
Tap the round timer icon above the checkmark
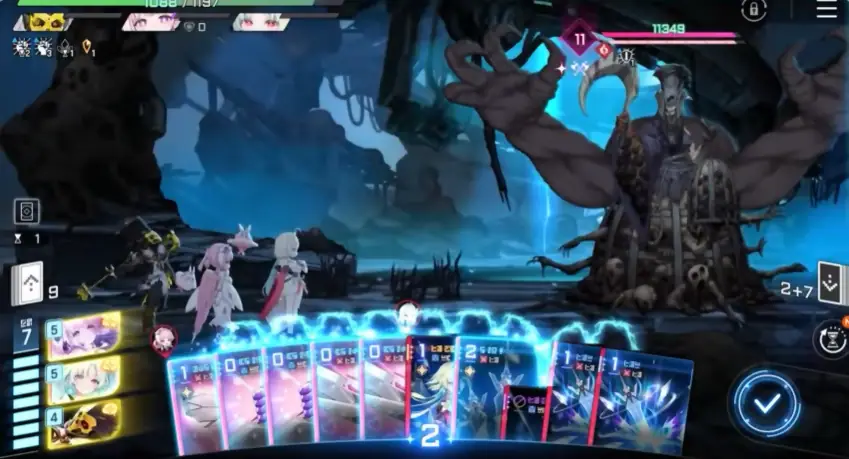click(830, 337)
